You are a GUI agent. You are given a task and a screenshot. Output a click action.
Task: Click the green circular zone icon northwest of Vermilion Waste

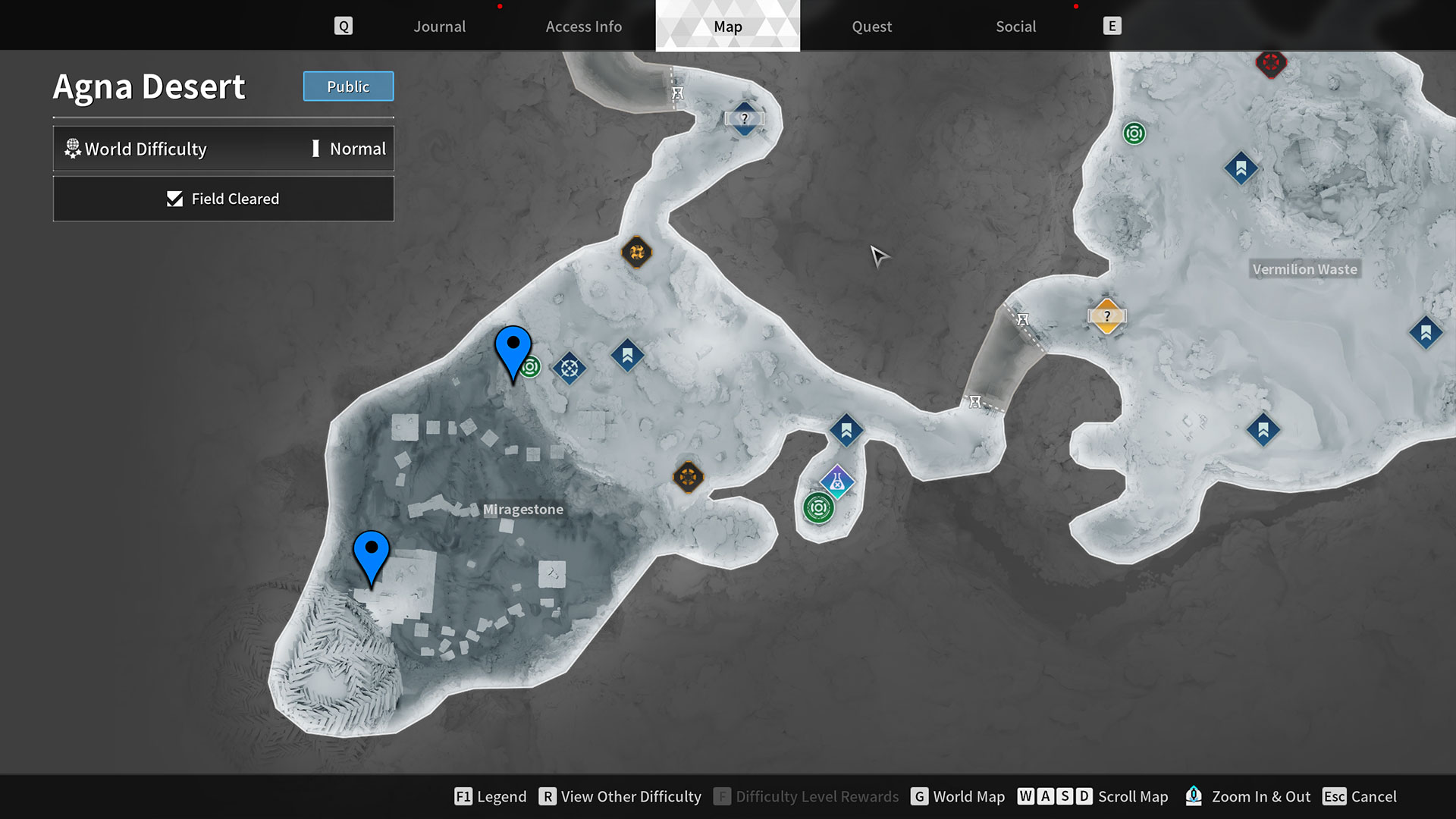(1134, 133)
